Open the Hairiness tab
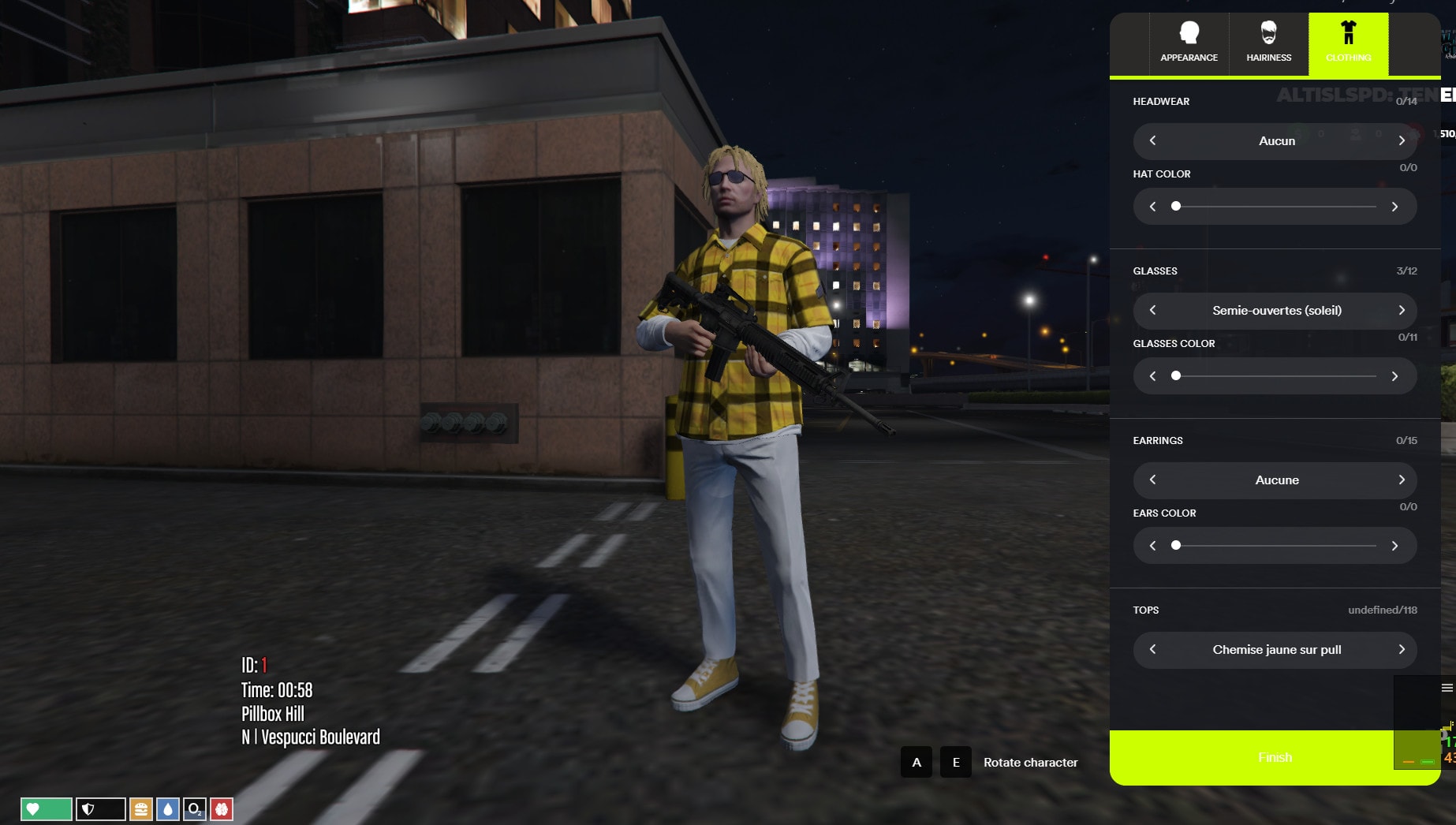Screen dimensions: 1456x825 [x=1268, y=43]
